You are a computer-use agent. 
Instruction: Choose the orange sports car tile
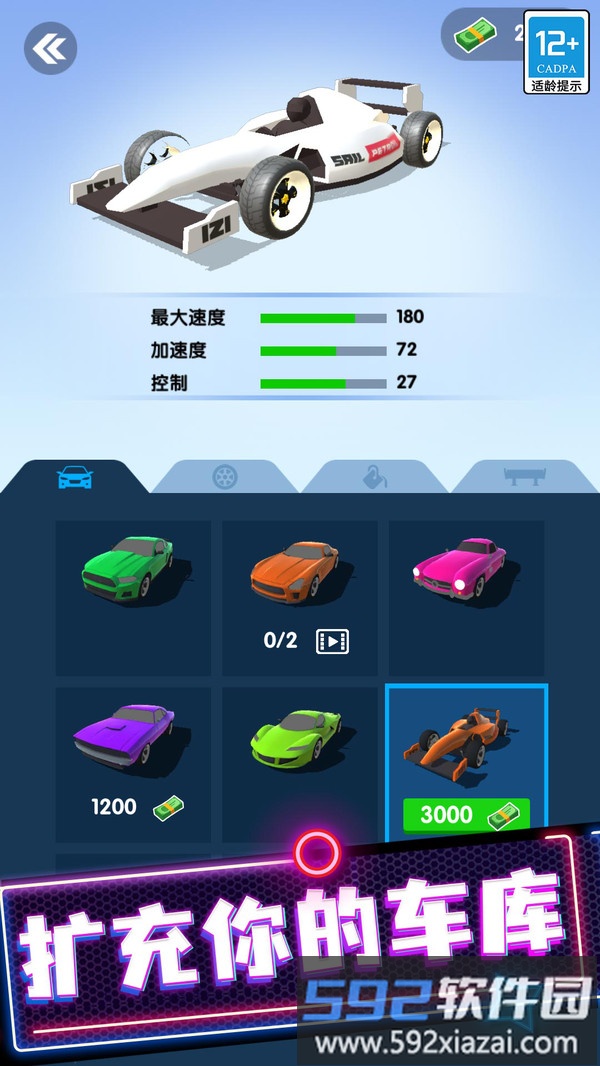click(300, 597)
